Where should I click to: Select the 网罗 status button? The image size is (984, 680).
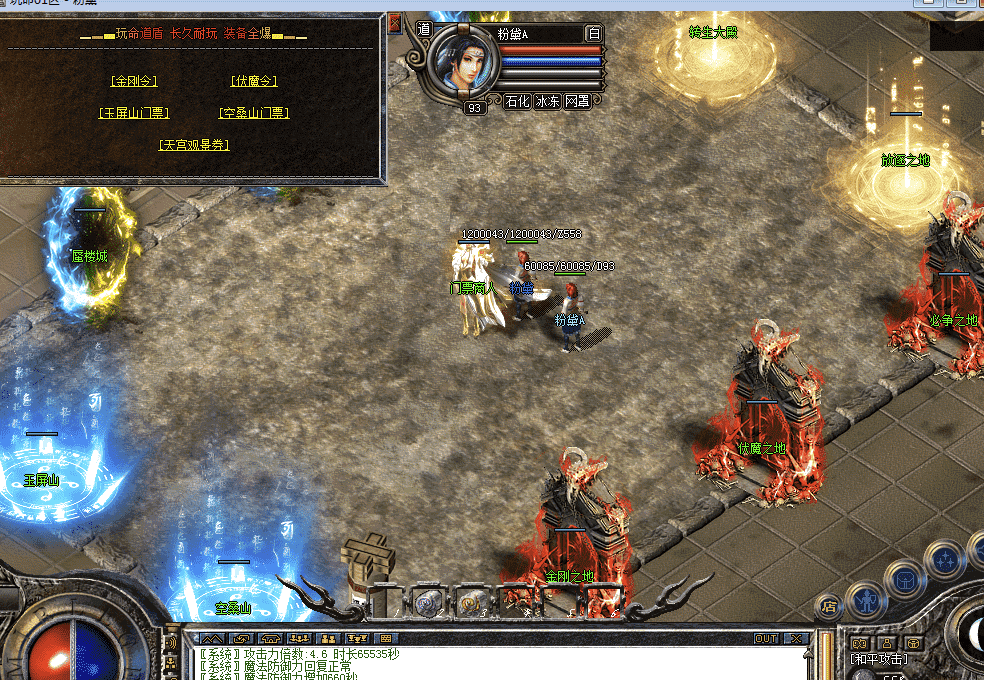coord(577,101)
